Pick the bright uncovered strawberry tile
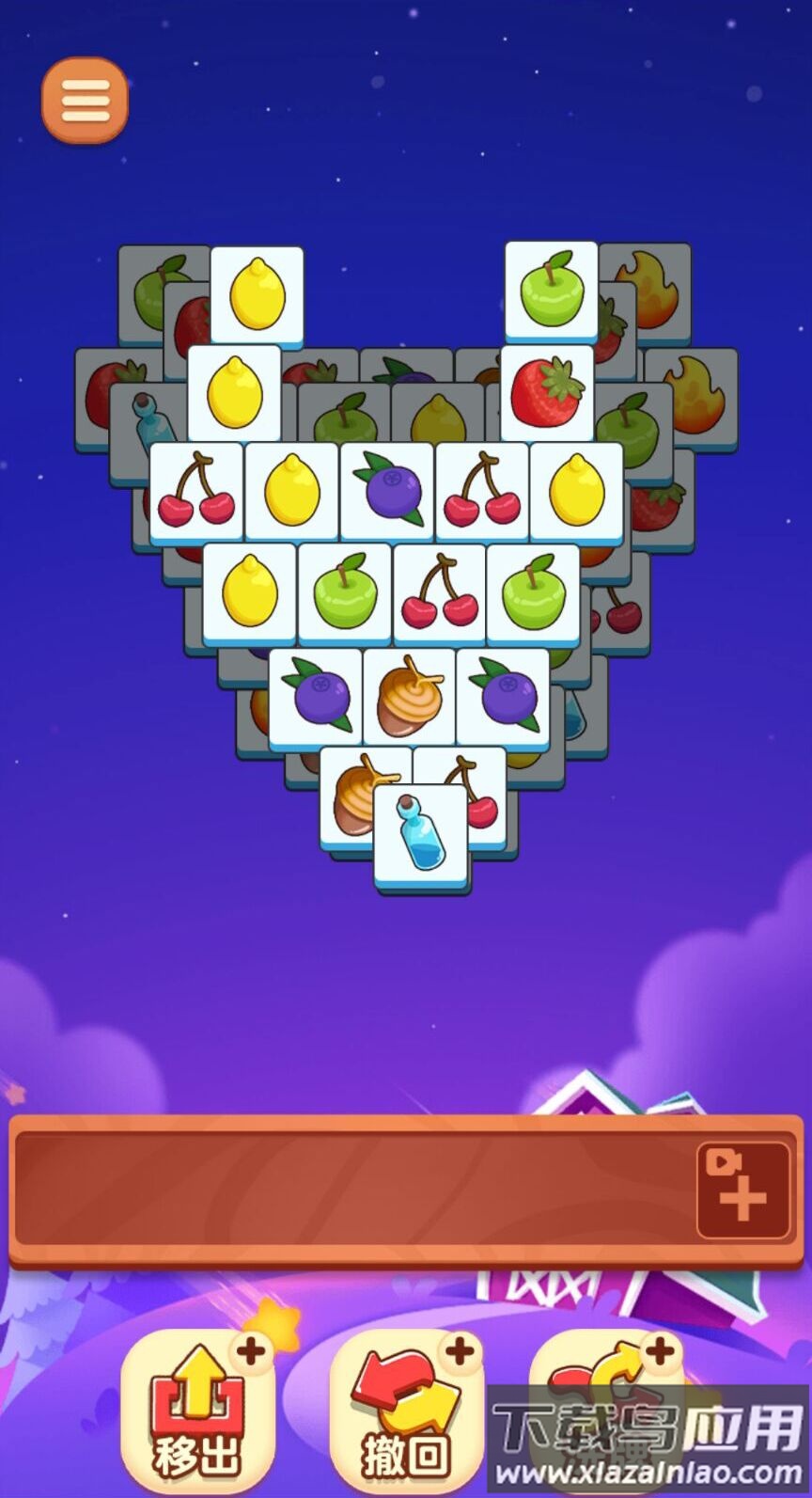 (547, 392)
